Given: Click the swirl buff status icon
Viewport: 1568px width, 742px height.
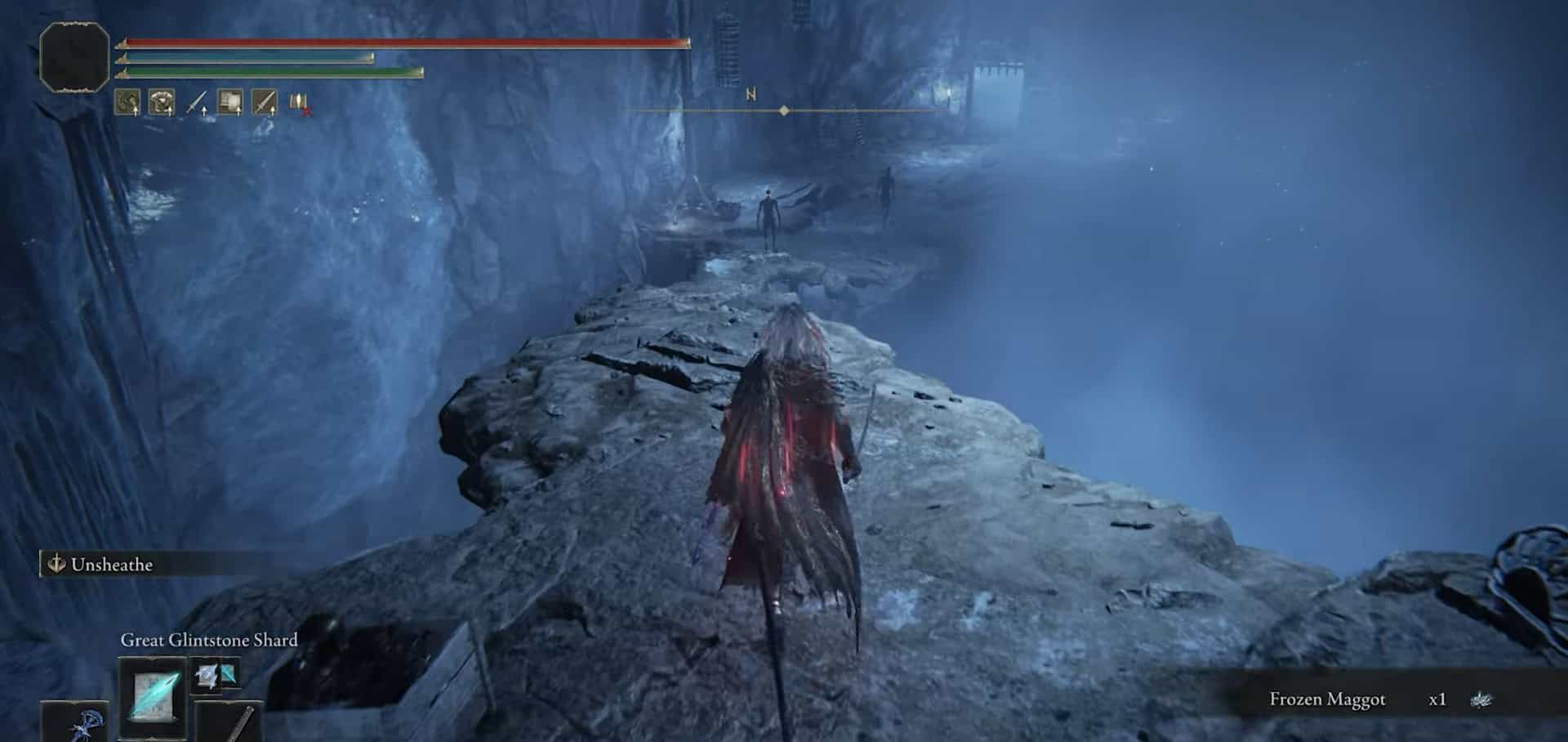Looking at the screenshot, I should coord(127,102).
